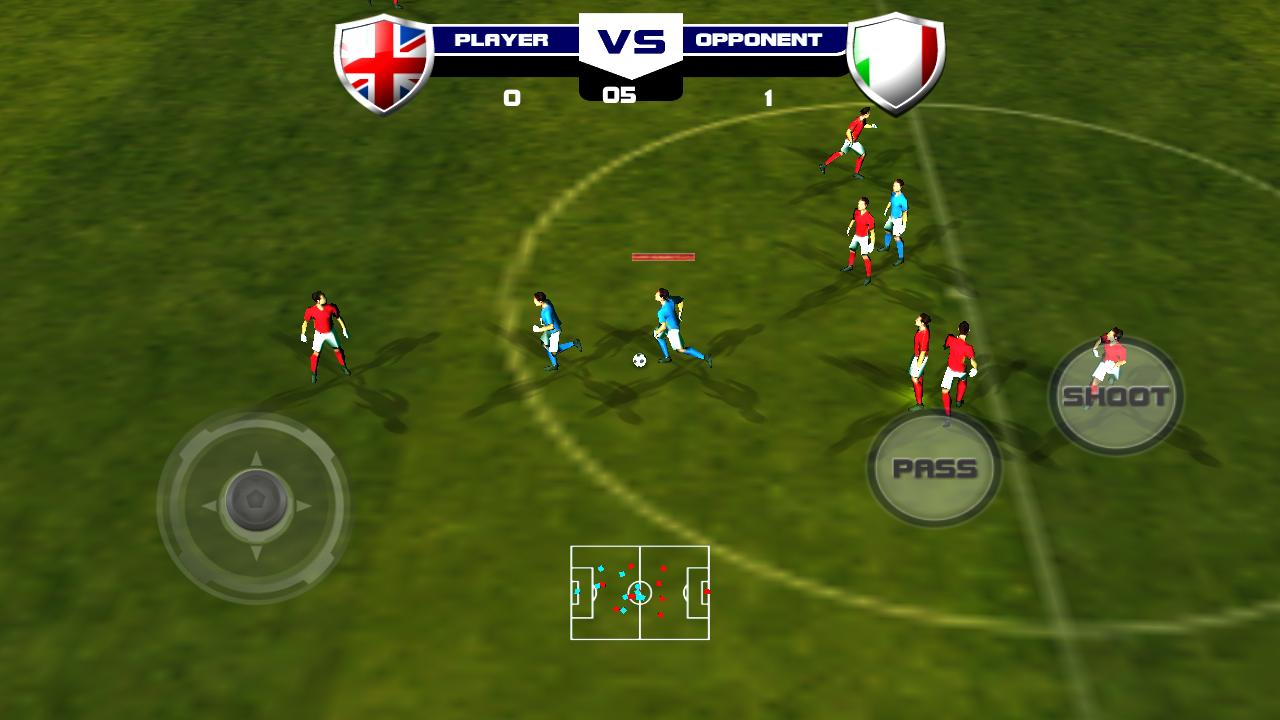Select your score of 0
Image resolution: width=1280 pixels, height=720 pixels.
pyautogui.click(x=511, y=95)
